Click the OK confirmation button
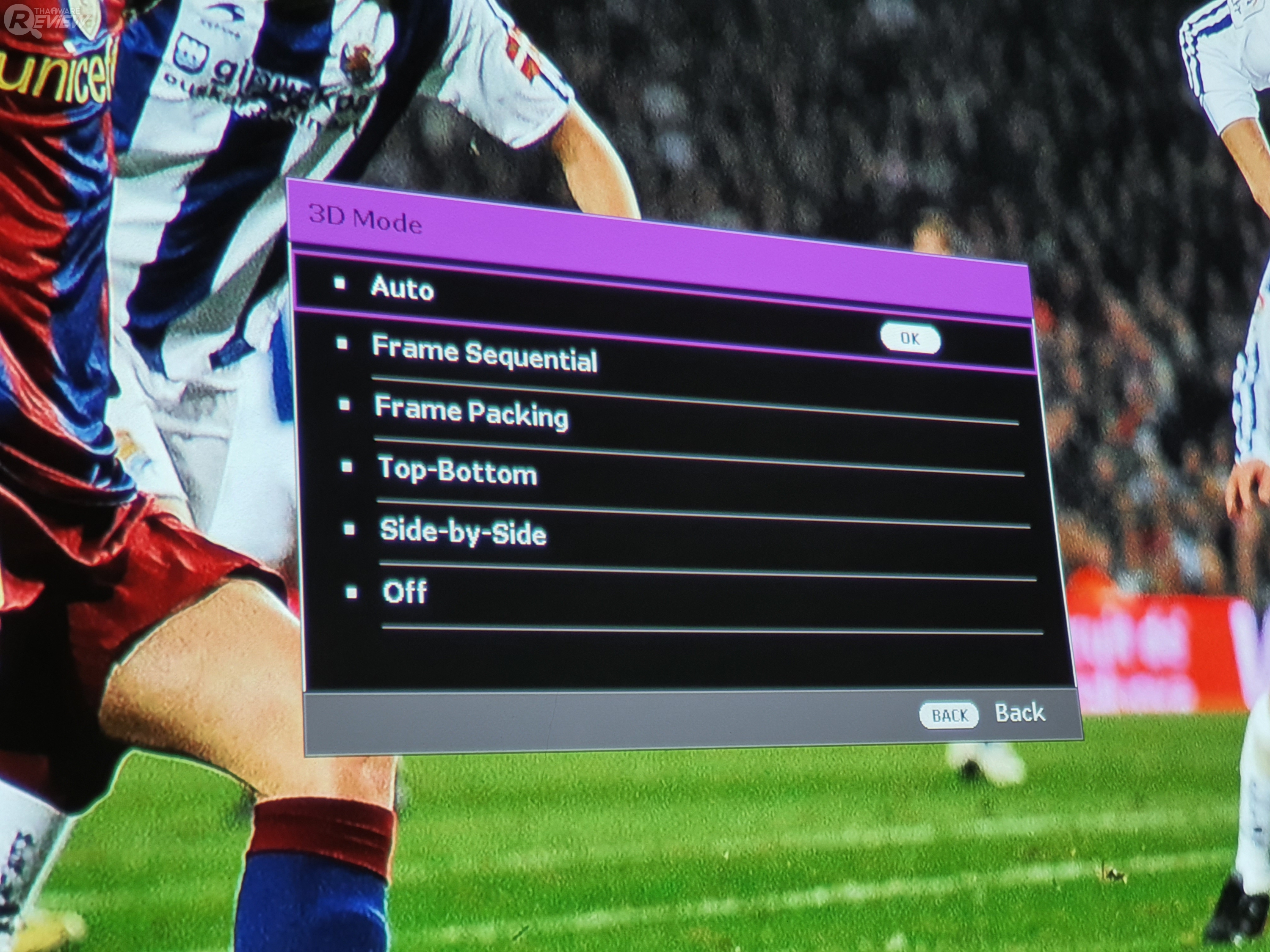Screen dimensions: 1270x952 pyautogui.click(x=910, y=339)
